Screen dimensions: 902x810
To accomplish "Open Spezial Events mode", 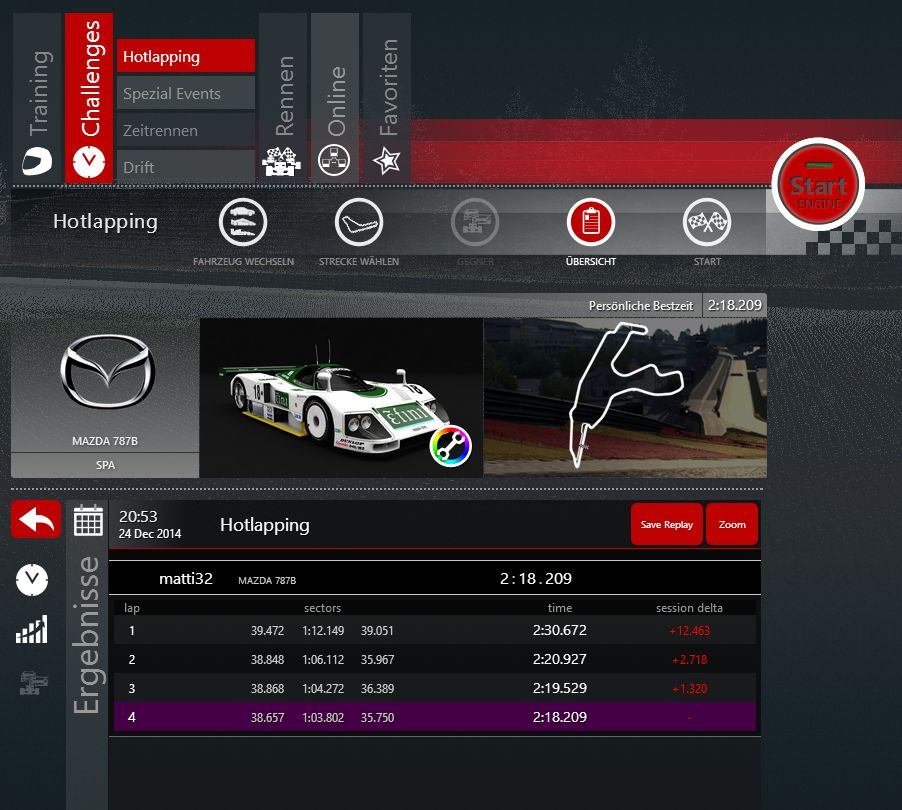I will 186,94.
